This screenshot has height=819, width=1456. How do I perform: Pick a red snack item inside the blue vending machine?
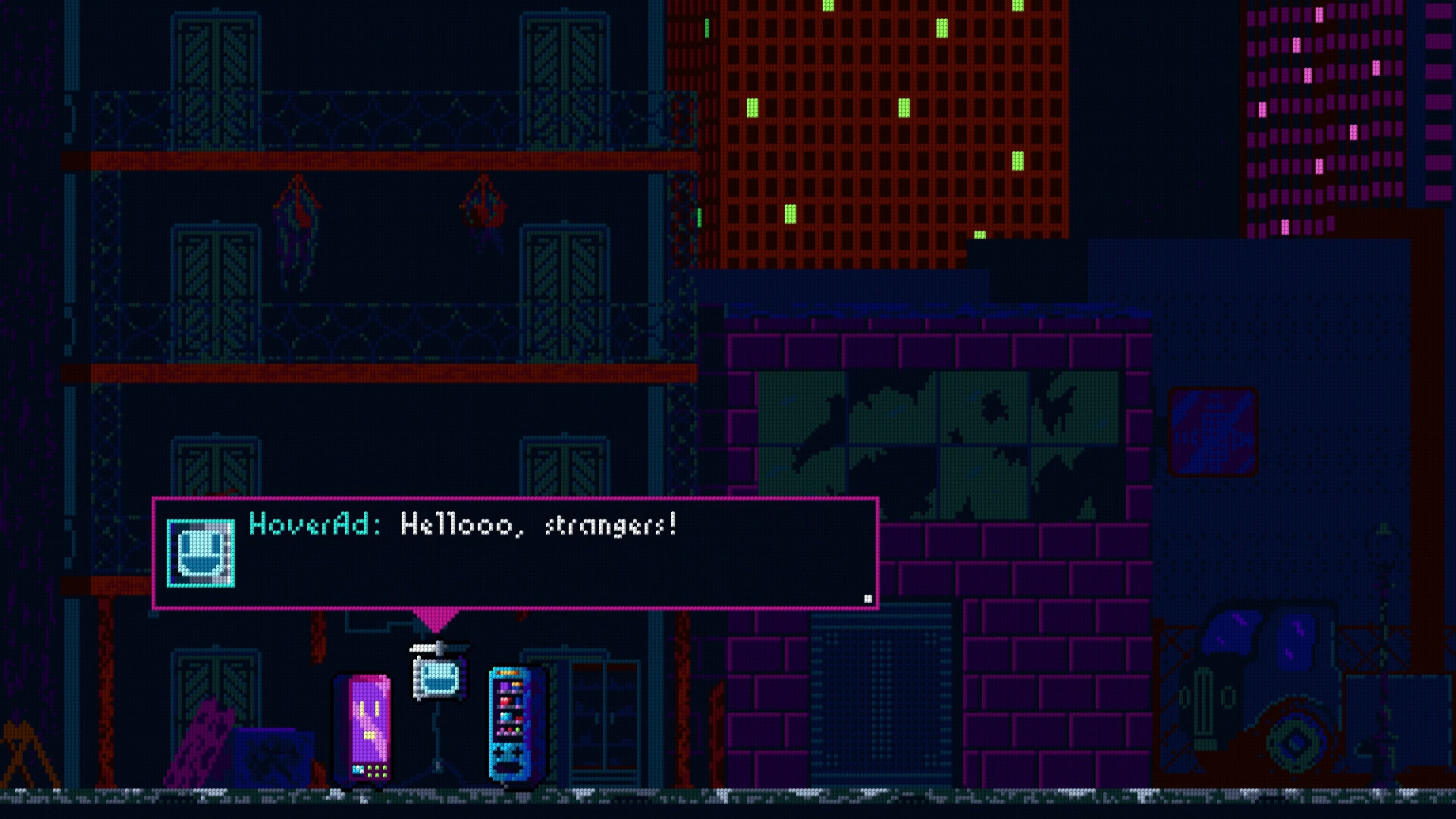(505, 702)
